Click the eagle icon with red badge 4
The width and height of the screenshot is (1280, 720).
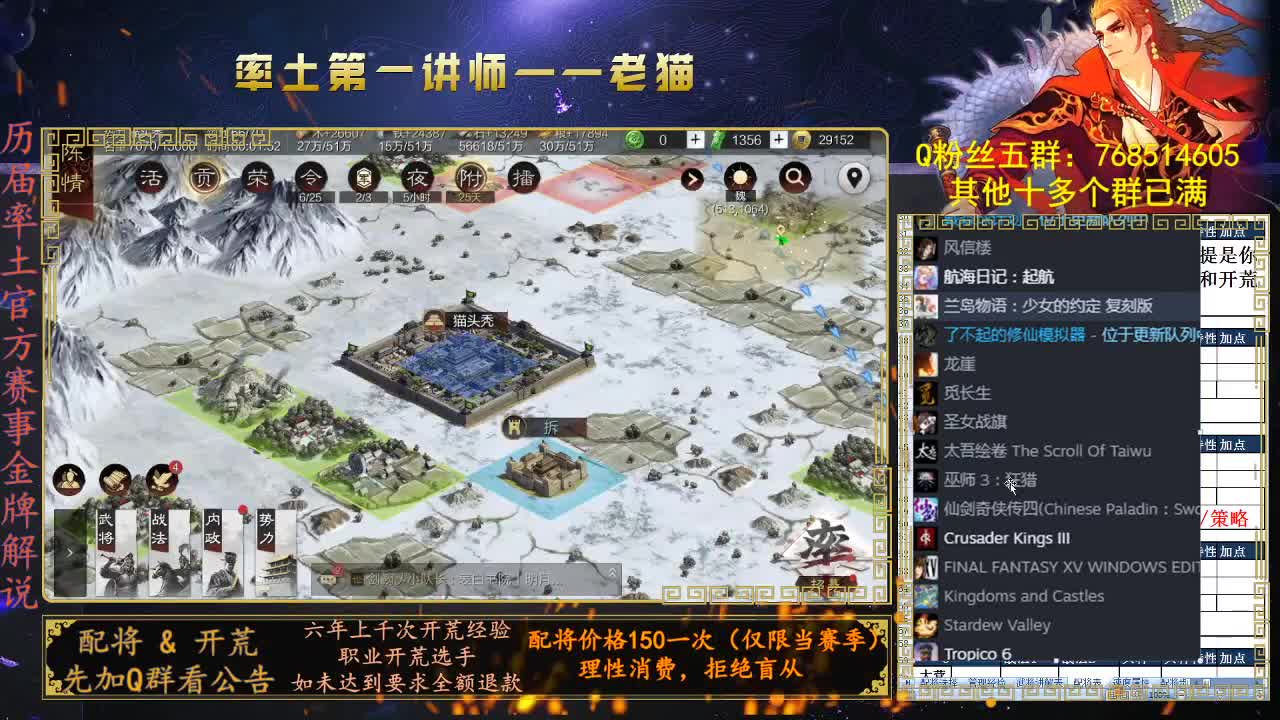click(x=161, y=481)
